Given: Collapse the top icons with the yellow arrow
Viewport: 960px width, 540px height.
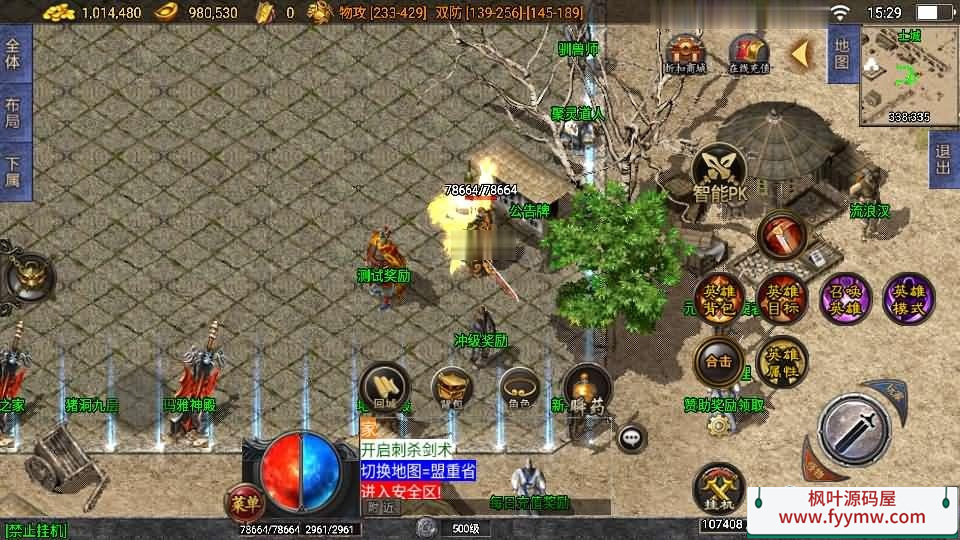Looking at the screenshot, I should coord(801,54).
